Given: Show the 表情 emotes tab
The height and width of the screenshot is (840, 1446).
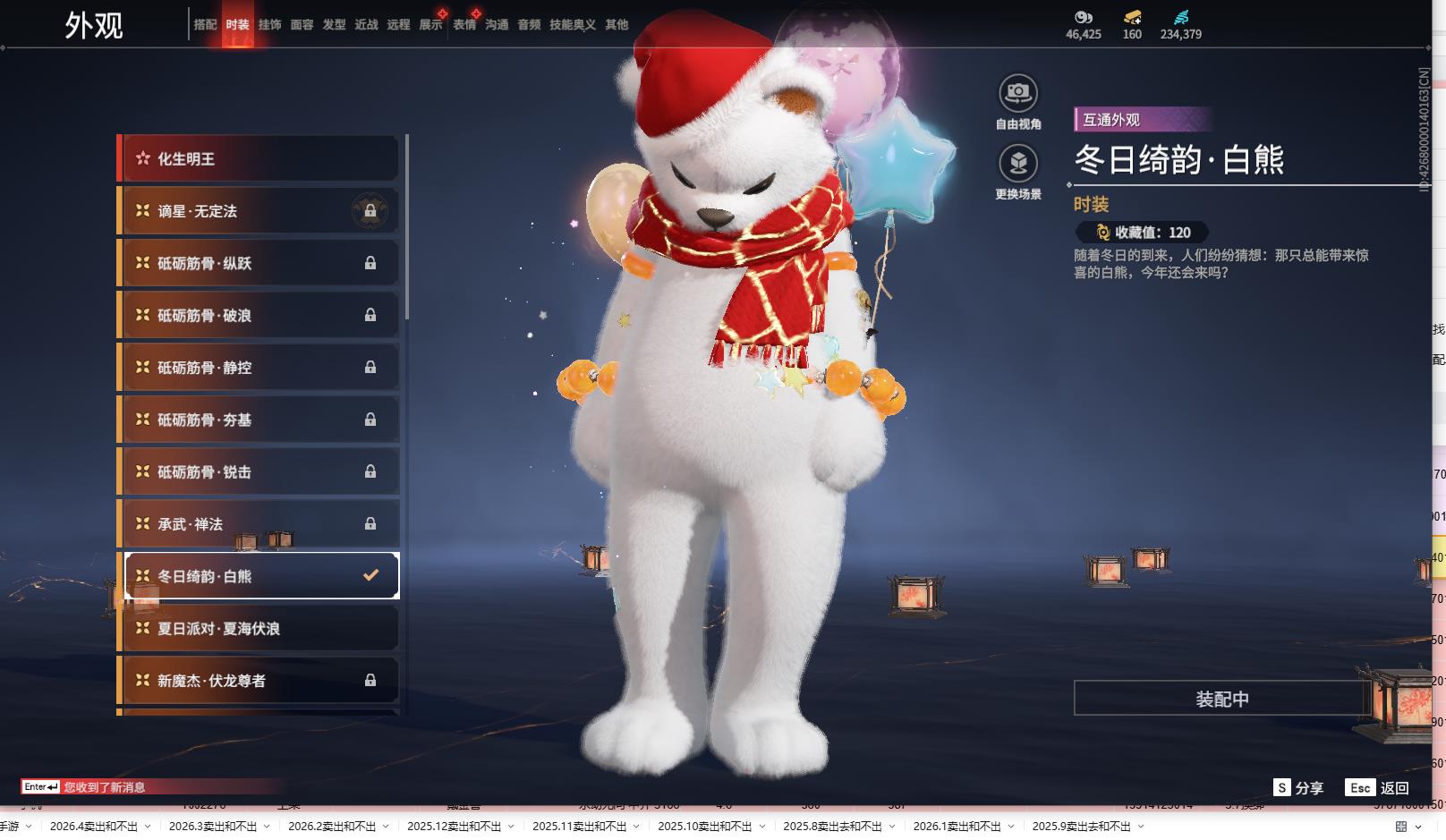Looking at the screenshot, I should (464, 25).
